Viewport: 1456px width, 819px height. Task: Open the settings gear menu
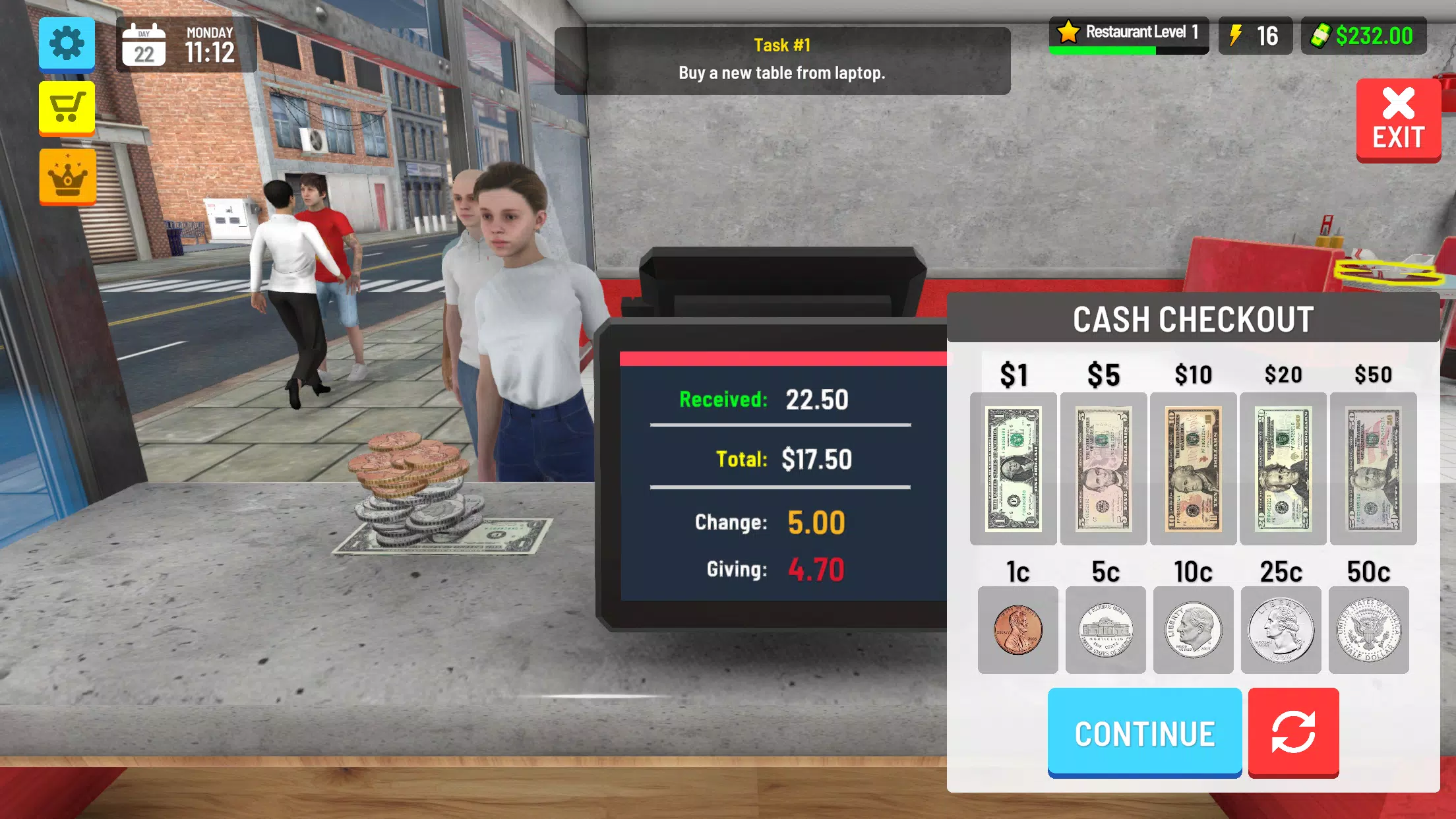[x=66, y=44]
